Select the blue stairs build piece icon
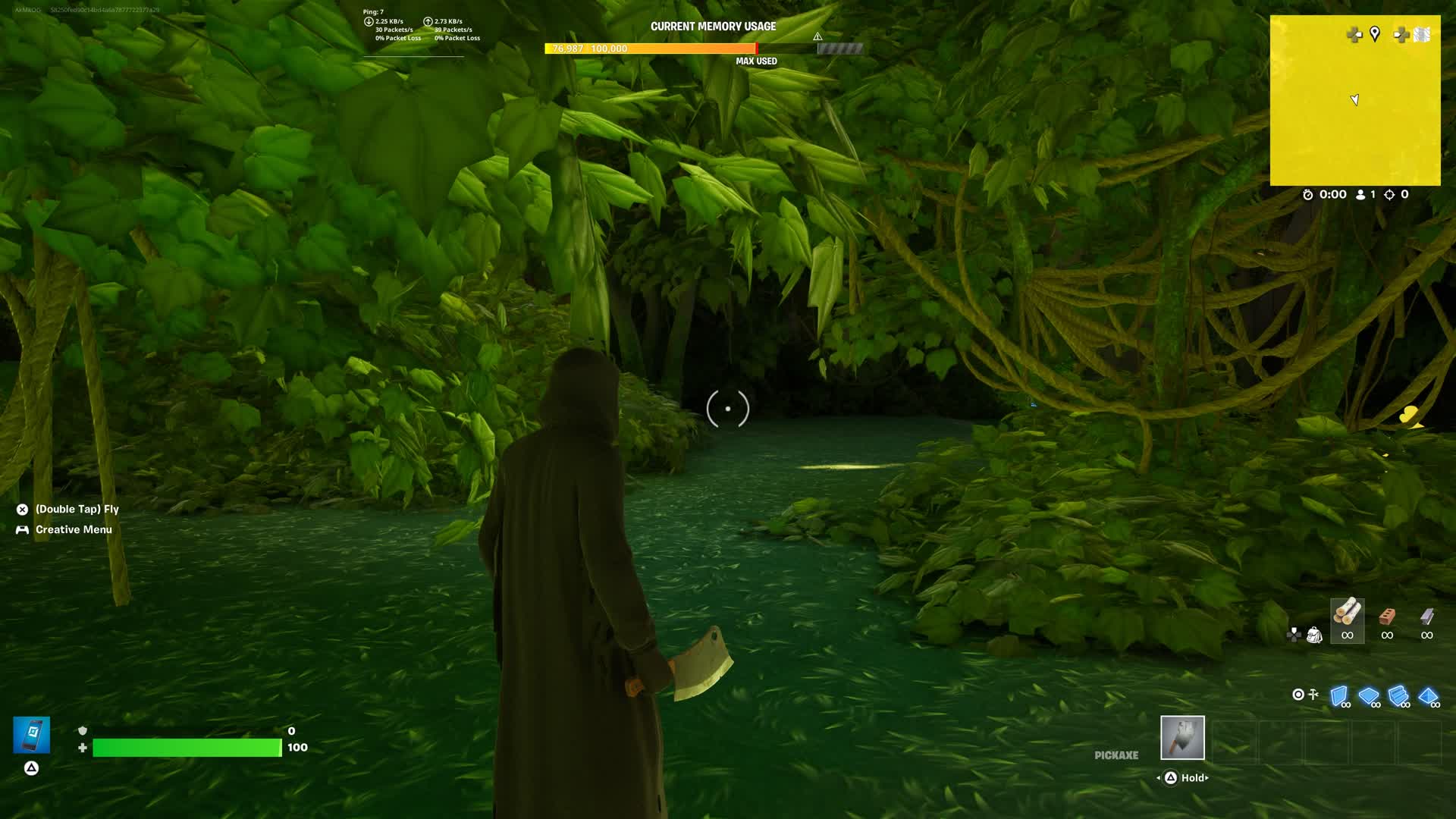 (x=1399, y=694)
